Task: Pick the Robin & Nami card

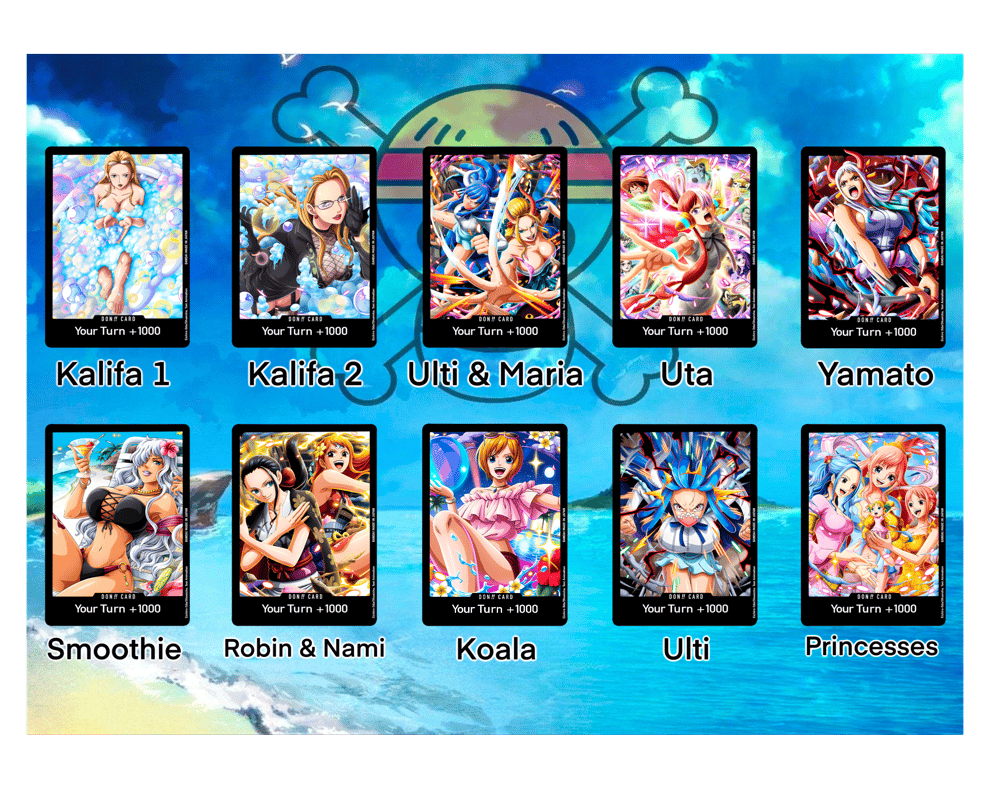Action: click(x=304, y=524)
